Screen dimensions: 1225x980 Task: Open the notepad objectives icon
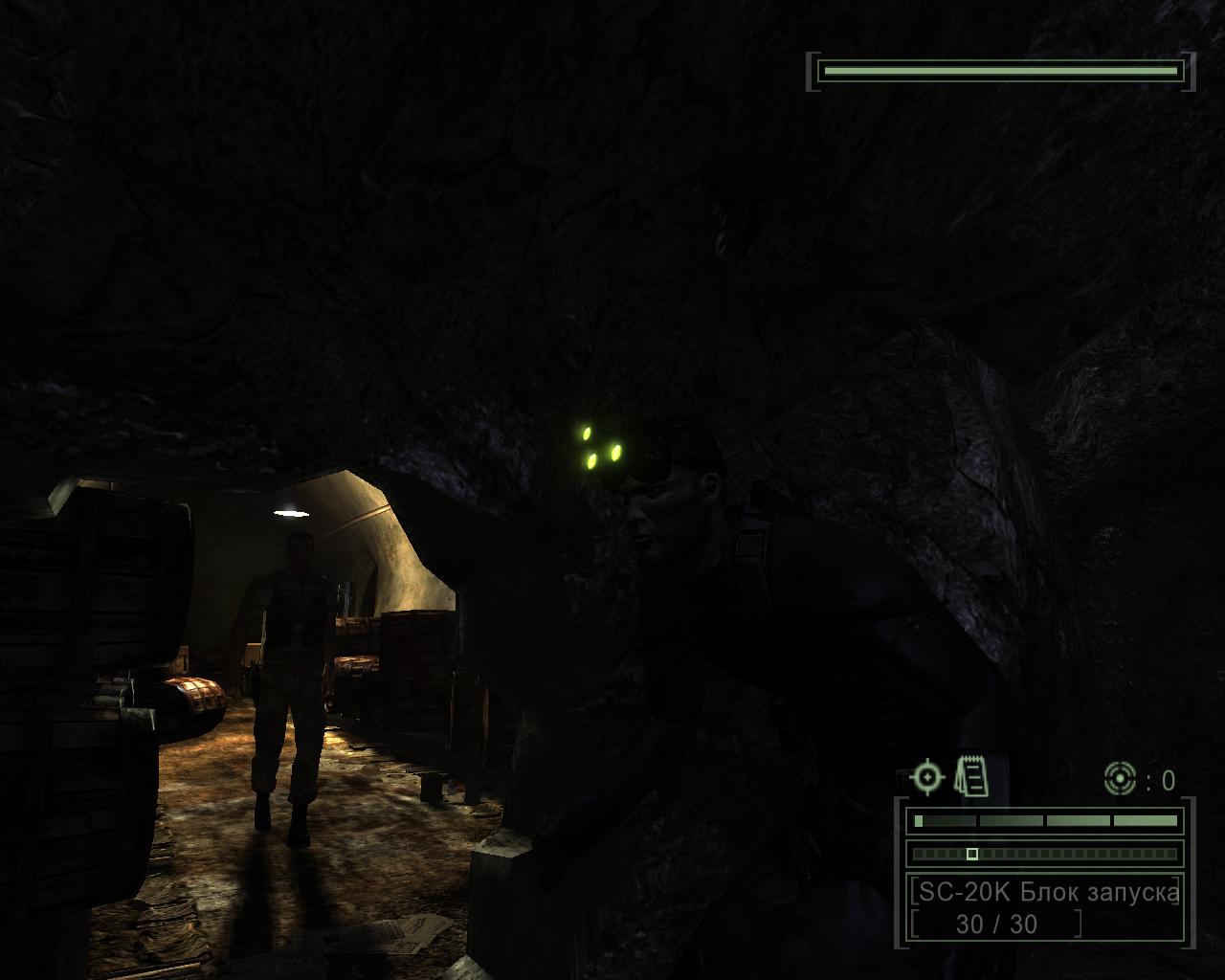(x=971, y=775)
